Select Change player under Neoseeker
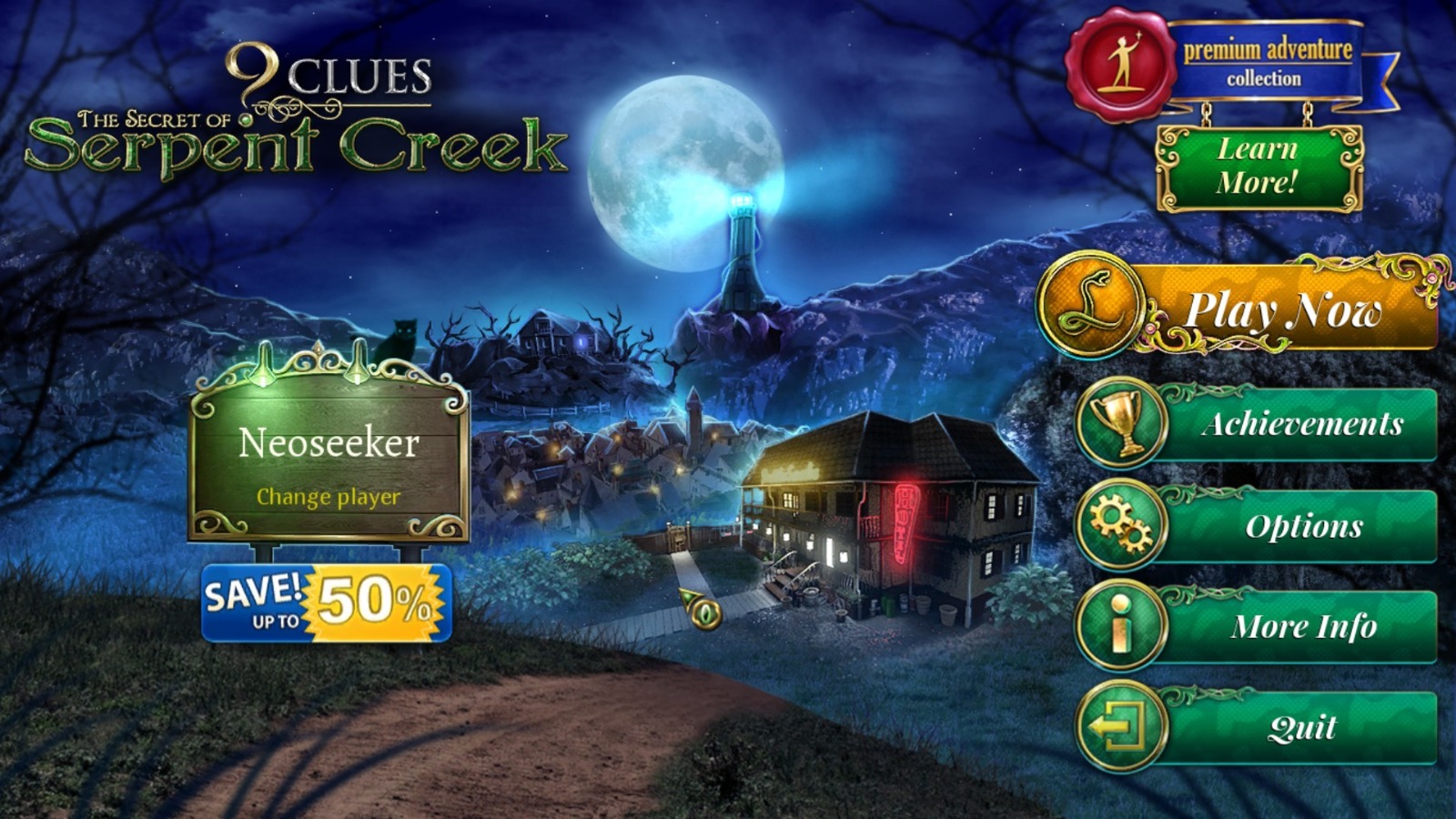 329,498
